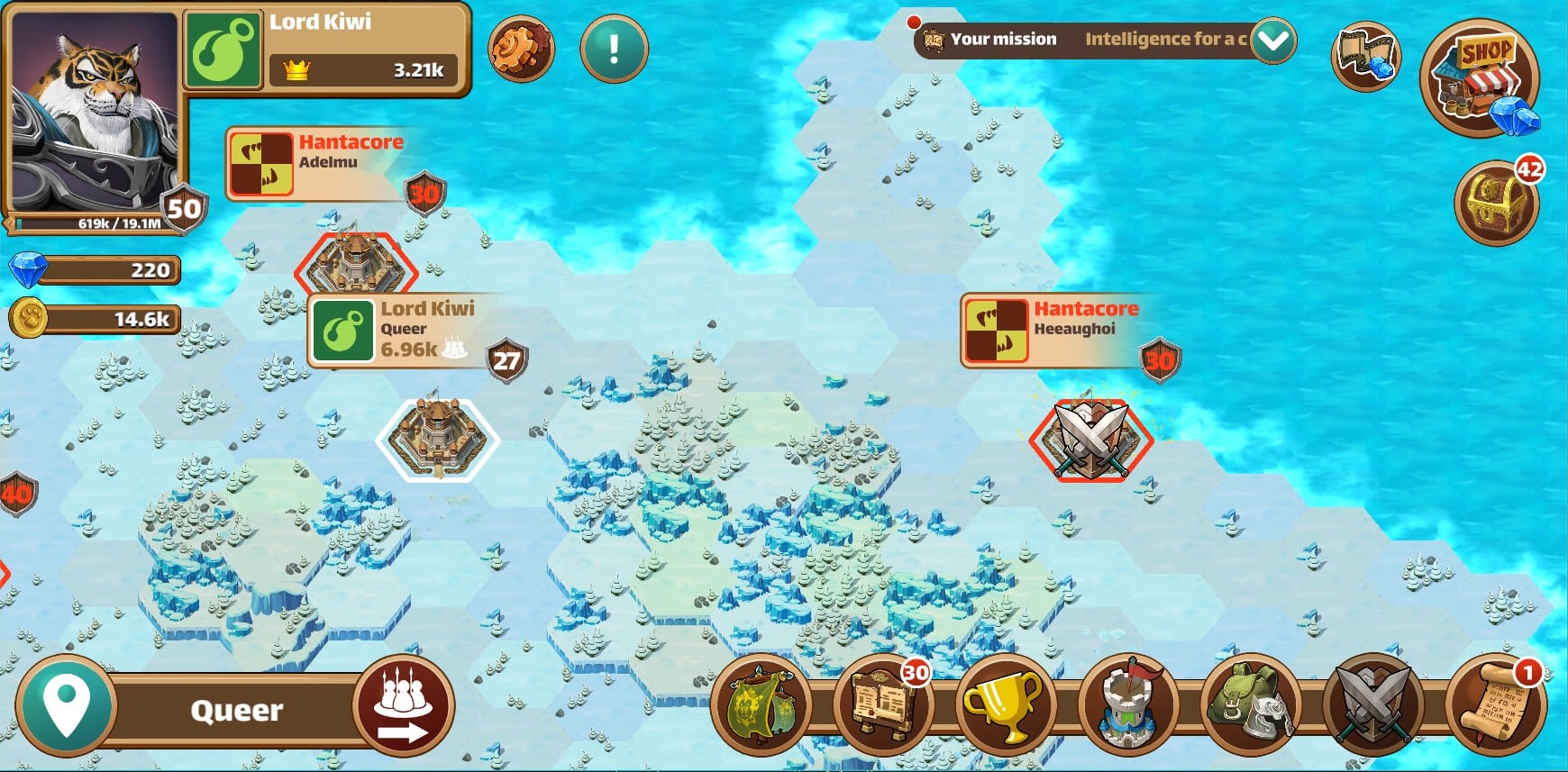The height and width of the screenshot is (772, 1568).
Task: Open the scroll with 1 notification
Action: 1495,707
